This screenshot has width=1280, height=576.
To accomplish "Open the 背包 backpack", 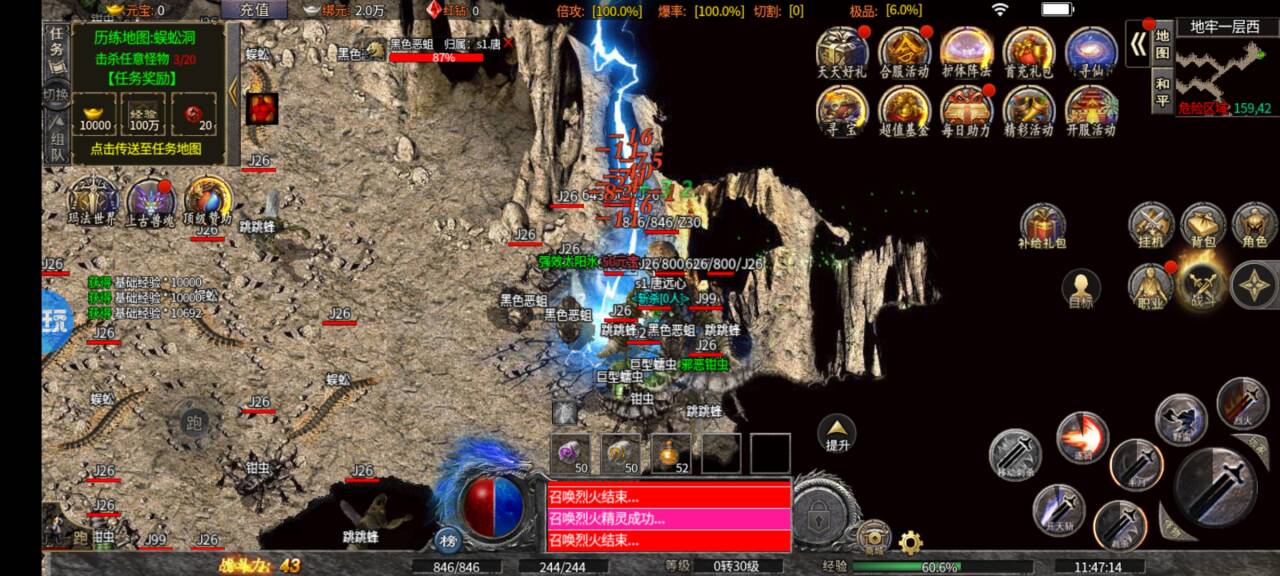I will [1203, 226].
